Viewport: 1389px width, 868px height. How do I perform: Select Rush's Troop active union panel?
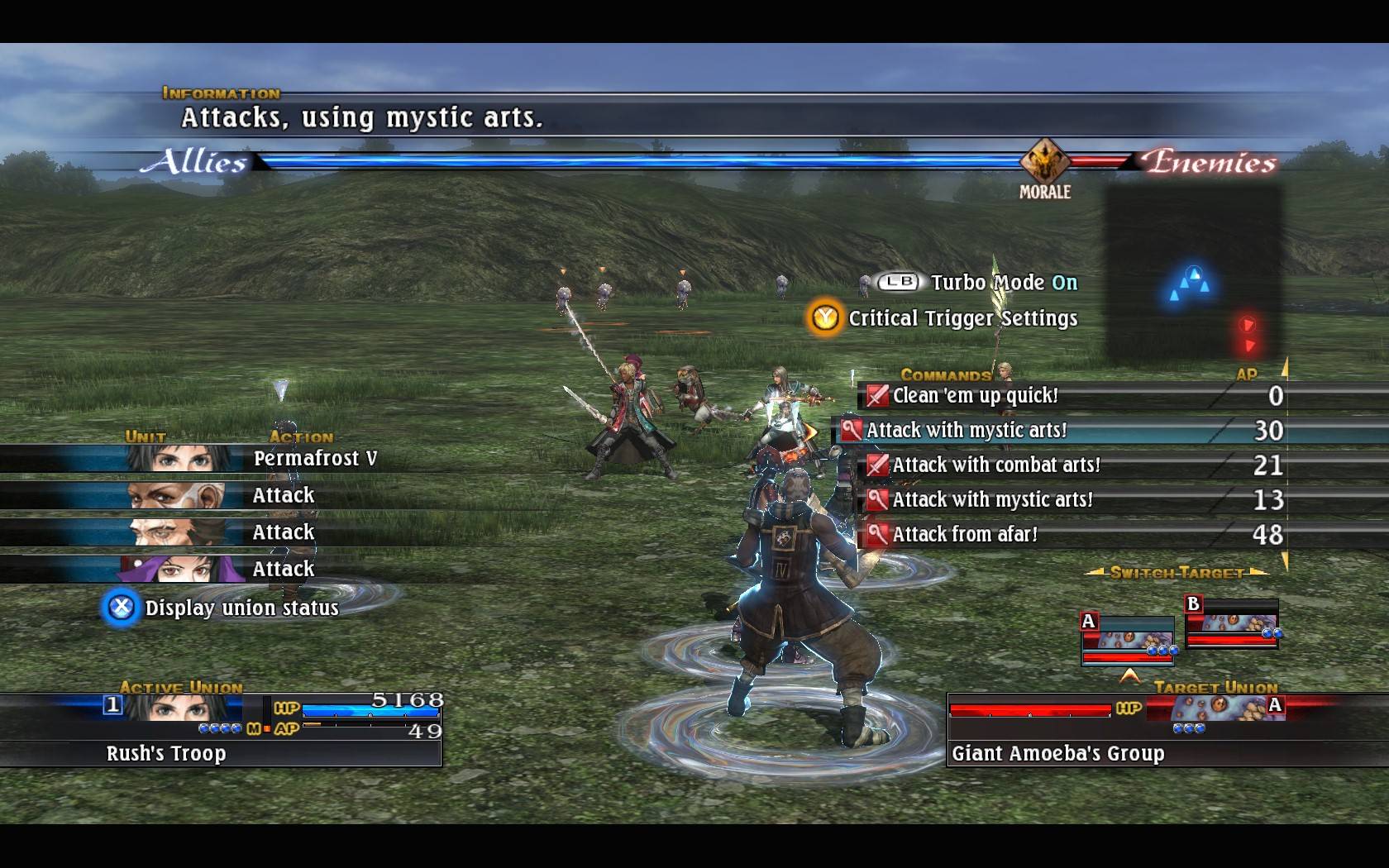point(221,731)
